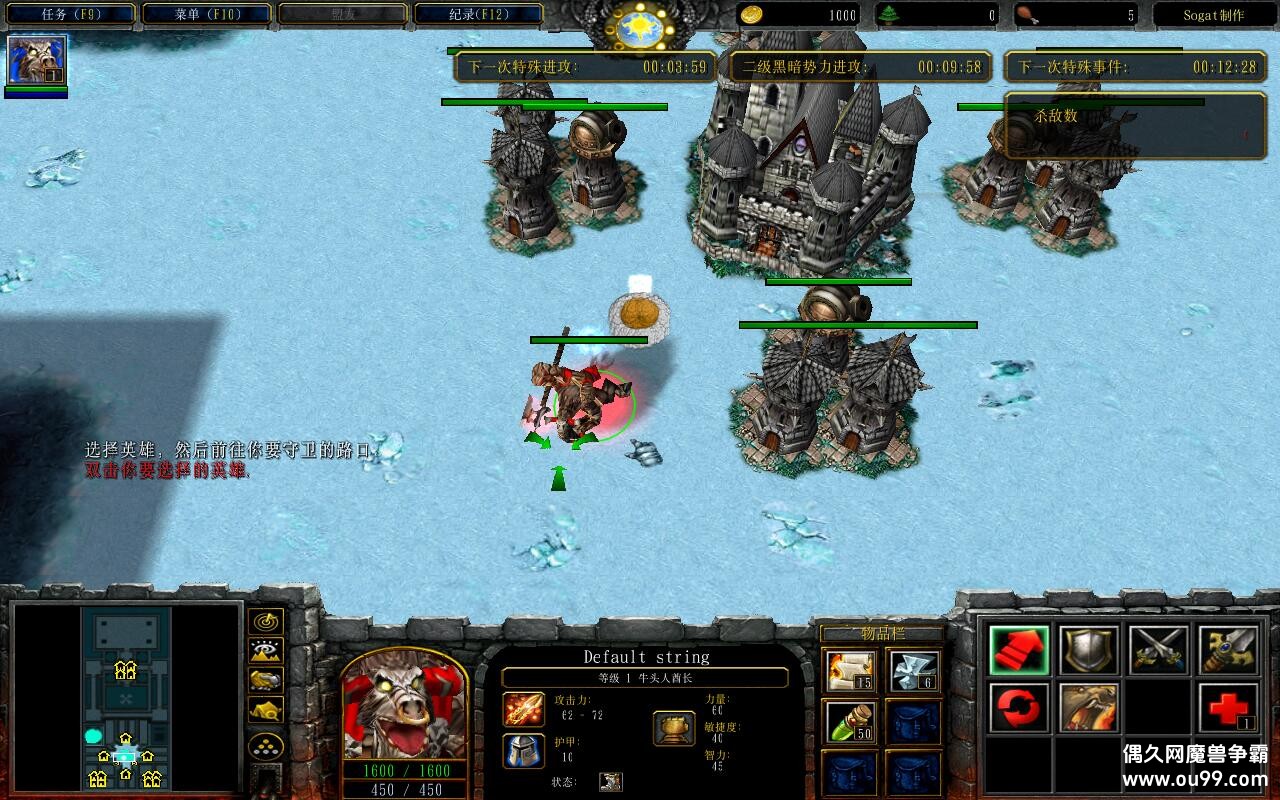This screenshot has width=1280, height=800.
Task: Click the 纪录 (F12) button
Action: click(475, 14)
